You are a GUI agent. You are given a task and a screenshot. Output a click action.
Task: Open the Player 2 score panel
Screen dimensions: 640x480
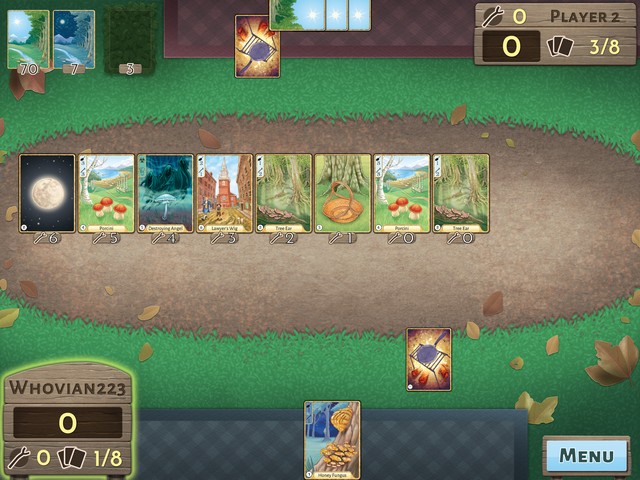pyautogui.click(x=556, y=32)
